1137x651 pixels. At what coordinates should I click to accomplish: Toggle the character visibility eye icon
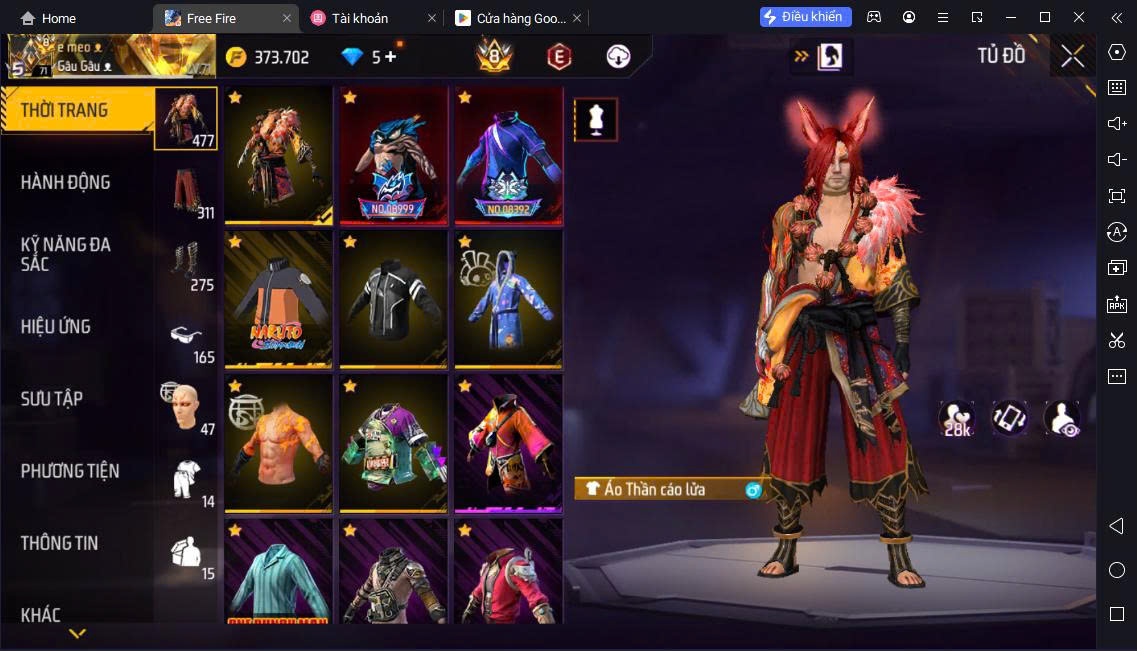pos(1062,418)
